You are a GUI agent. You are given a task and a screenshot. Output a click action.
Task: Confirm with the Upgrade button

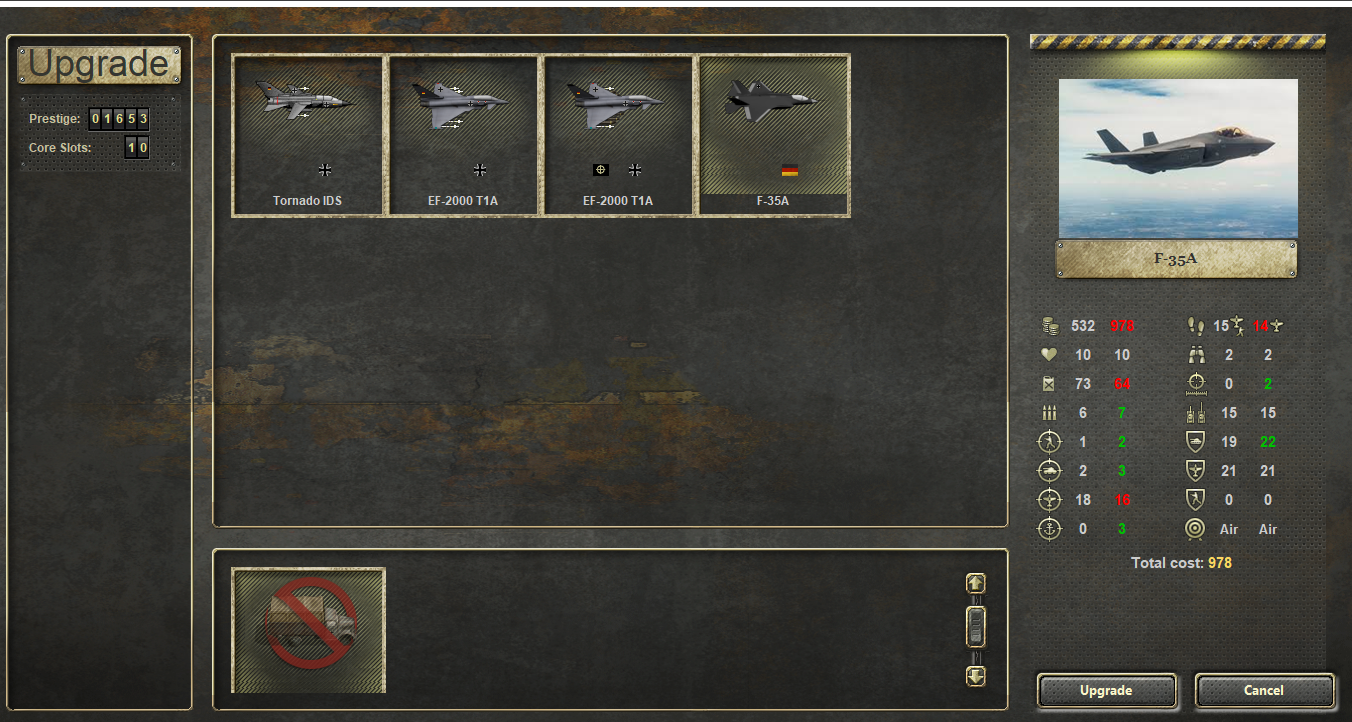1106,691
